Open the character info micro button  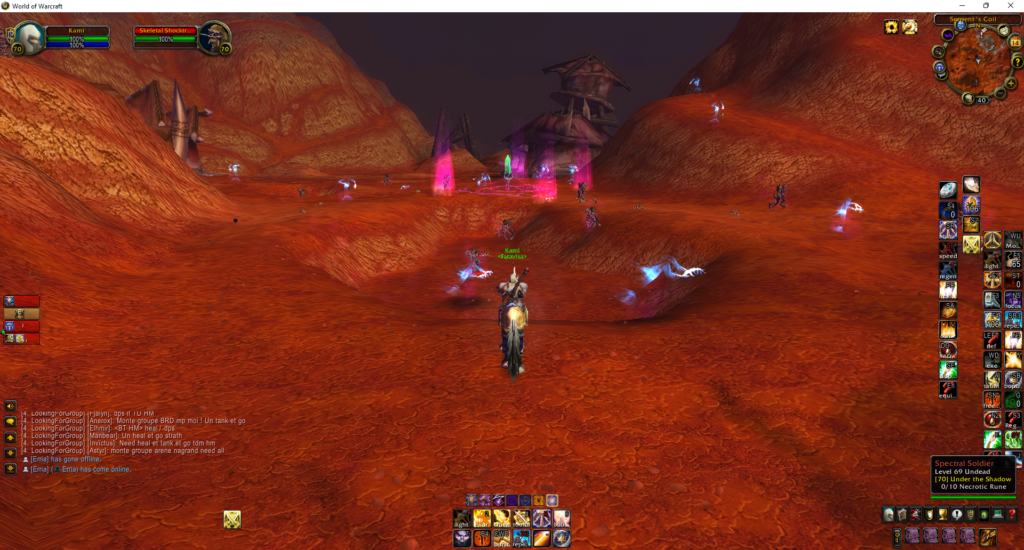point(889,514)
